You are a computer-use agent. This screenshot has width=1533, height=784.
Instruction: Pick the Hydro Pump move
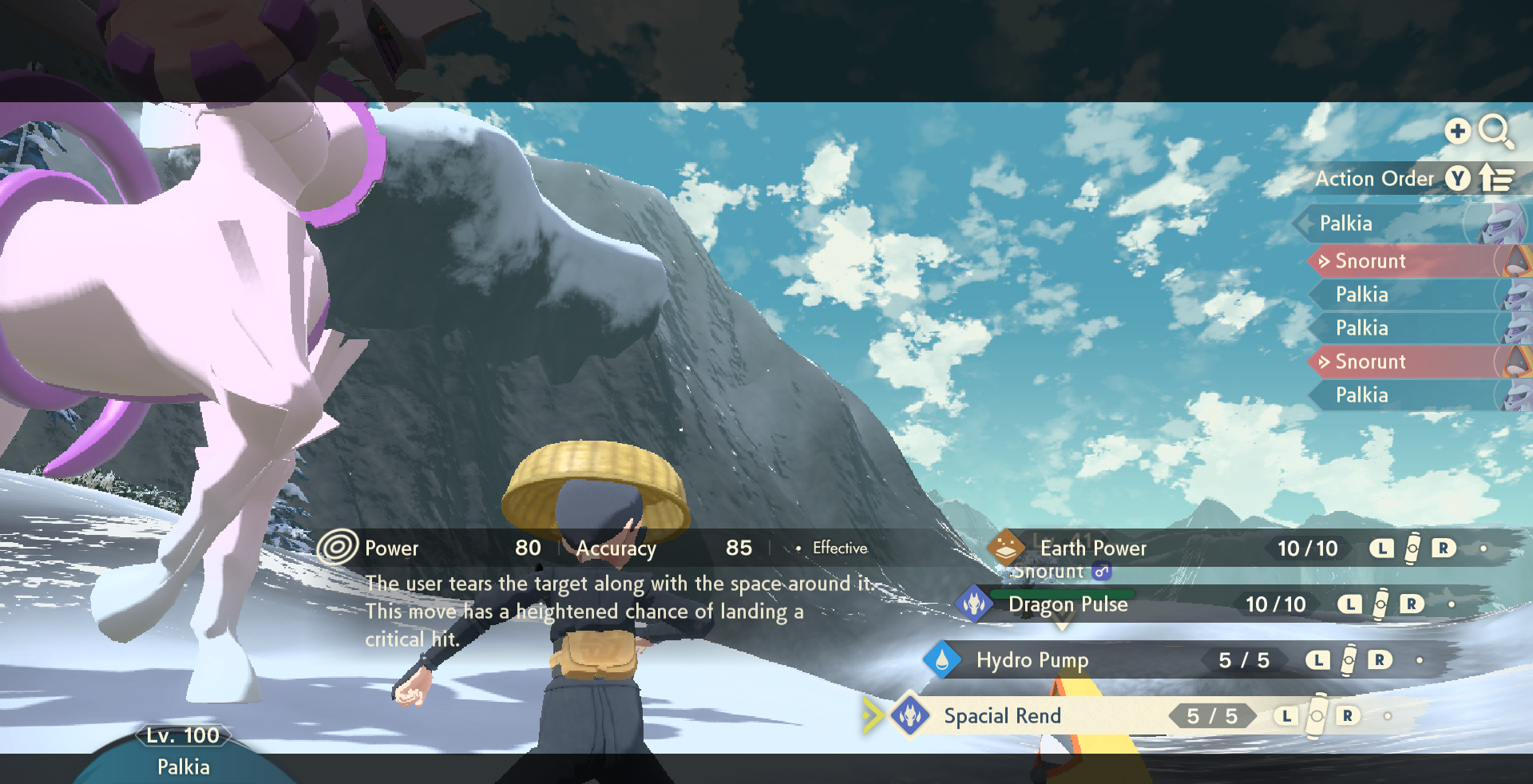(1032, 660)
